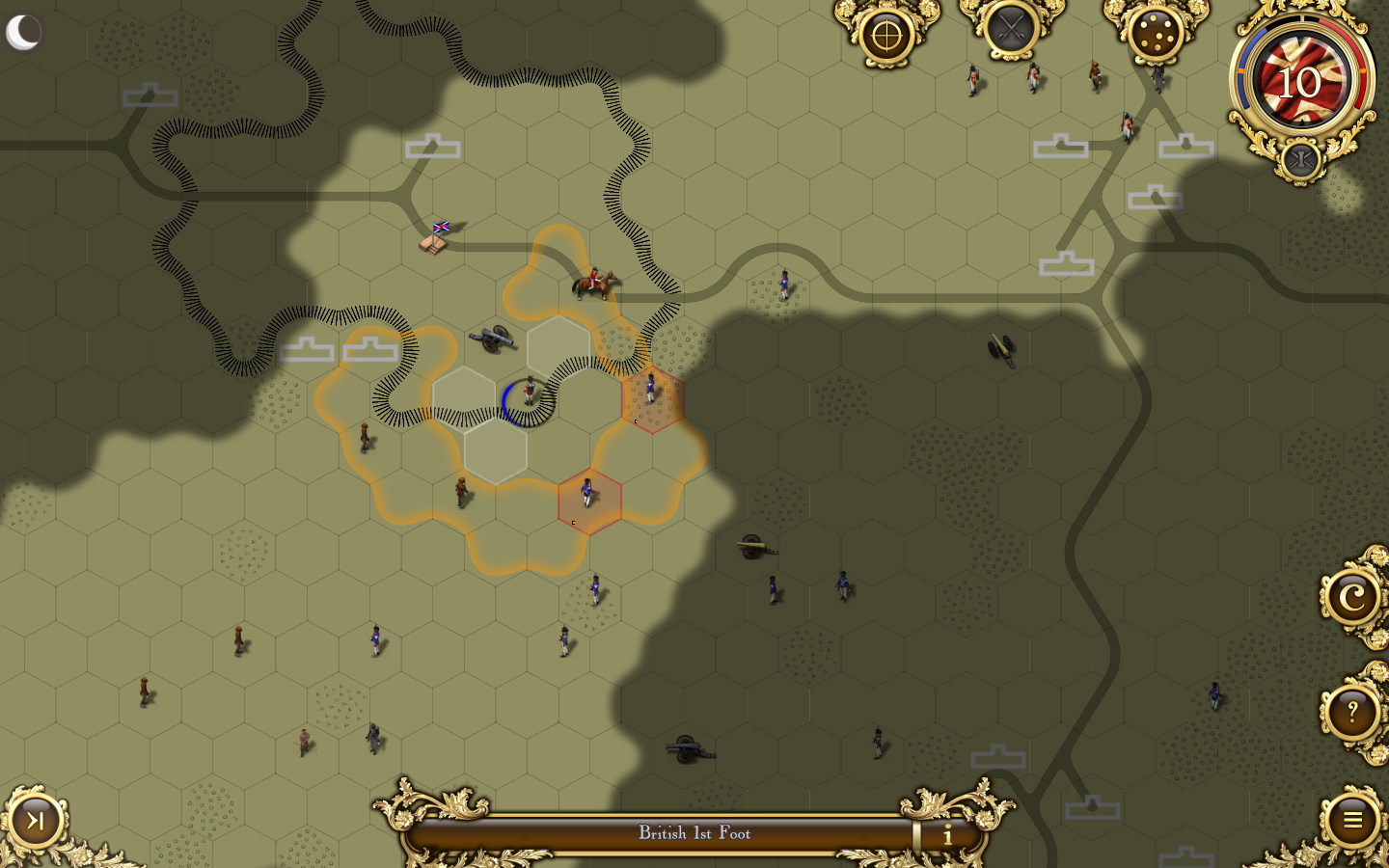The width and height of the screenshot is (1389, 868).
Task: Click the Union Jack turn 10 medallion
Action: tap(1300, 82)
